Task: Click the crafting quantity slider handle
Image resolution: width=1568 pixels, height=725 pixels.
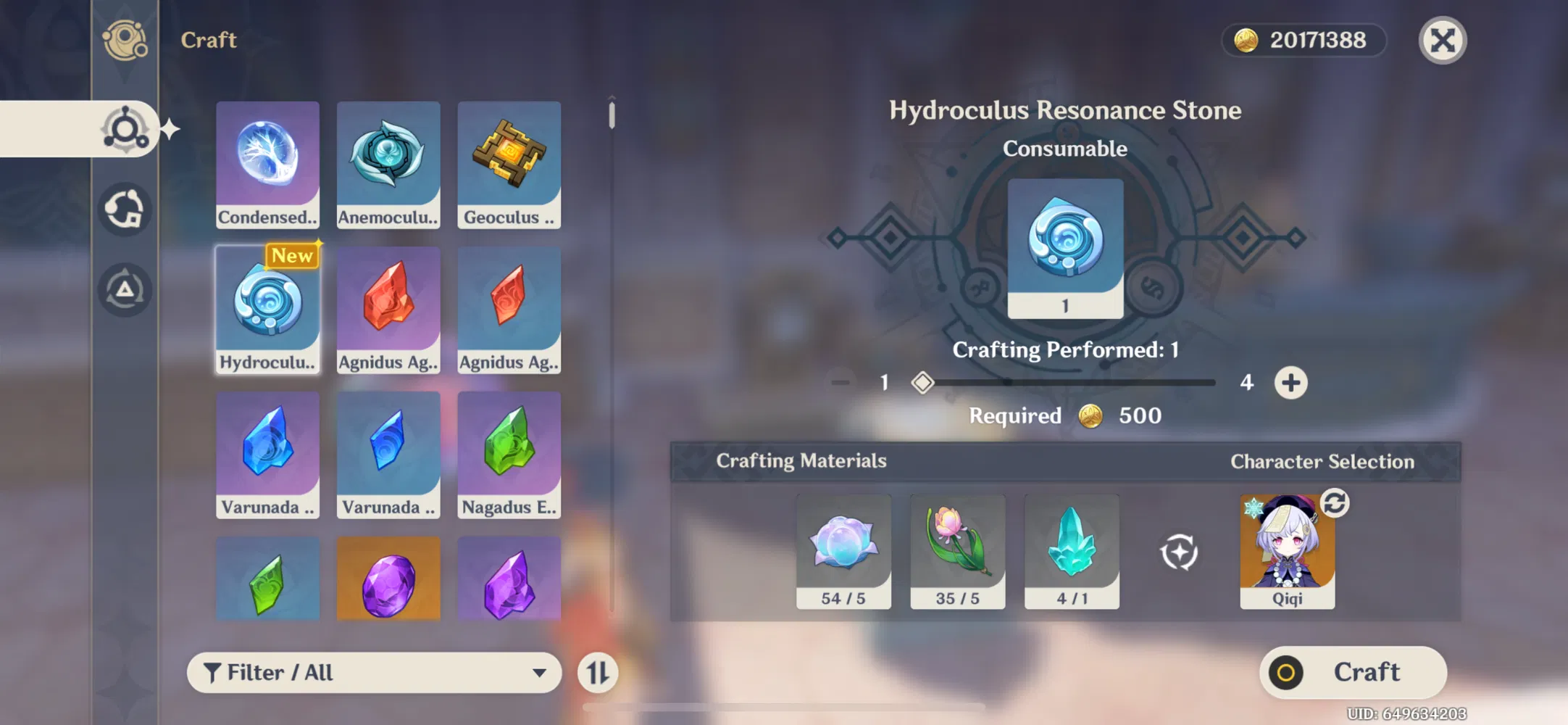Action: [922, 382]
